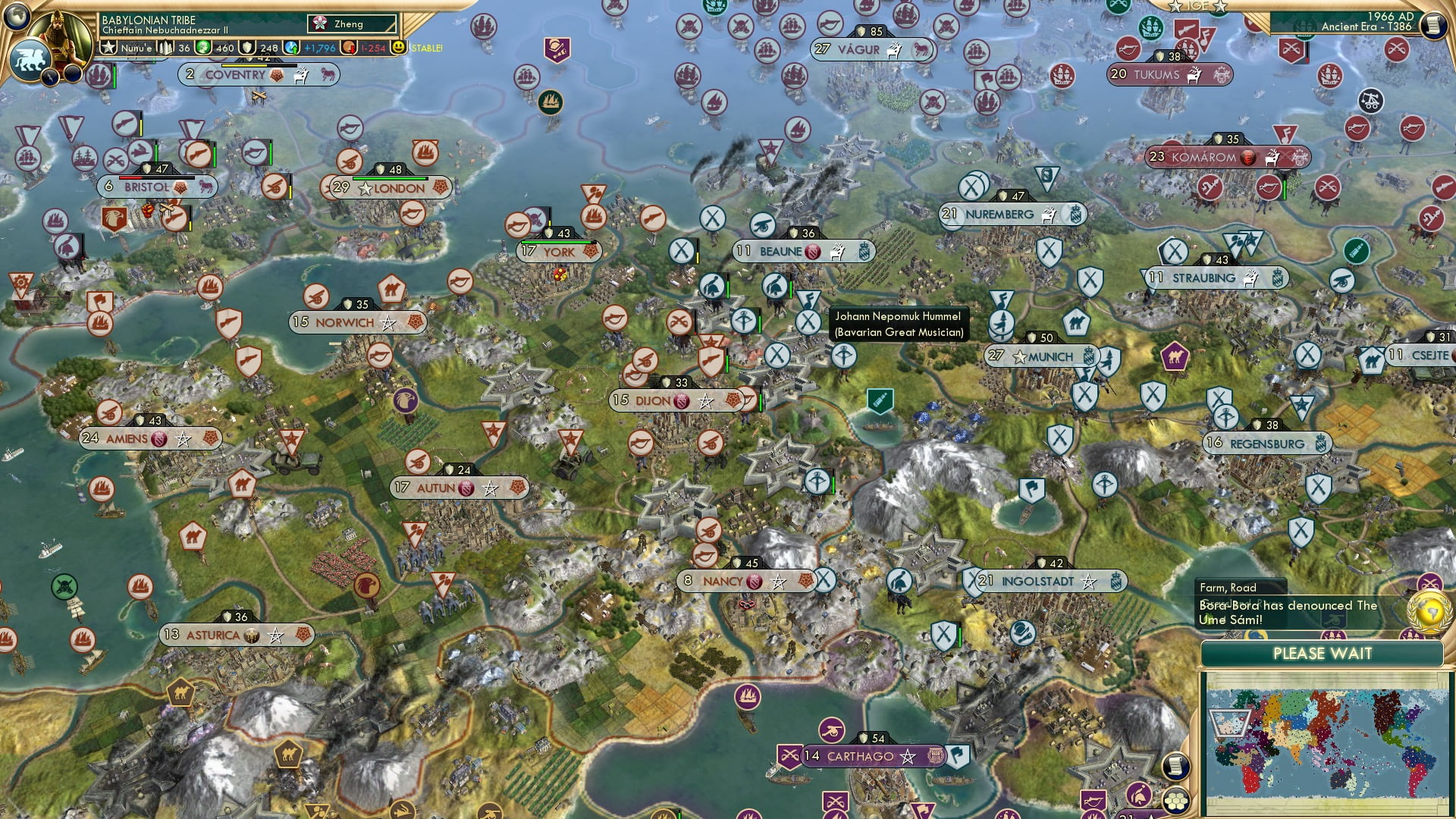This screenshot has height=819, width=1456.
Task: Click the yellow smiley happiness icon
Action: pos(399,48)
